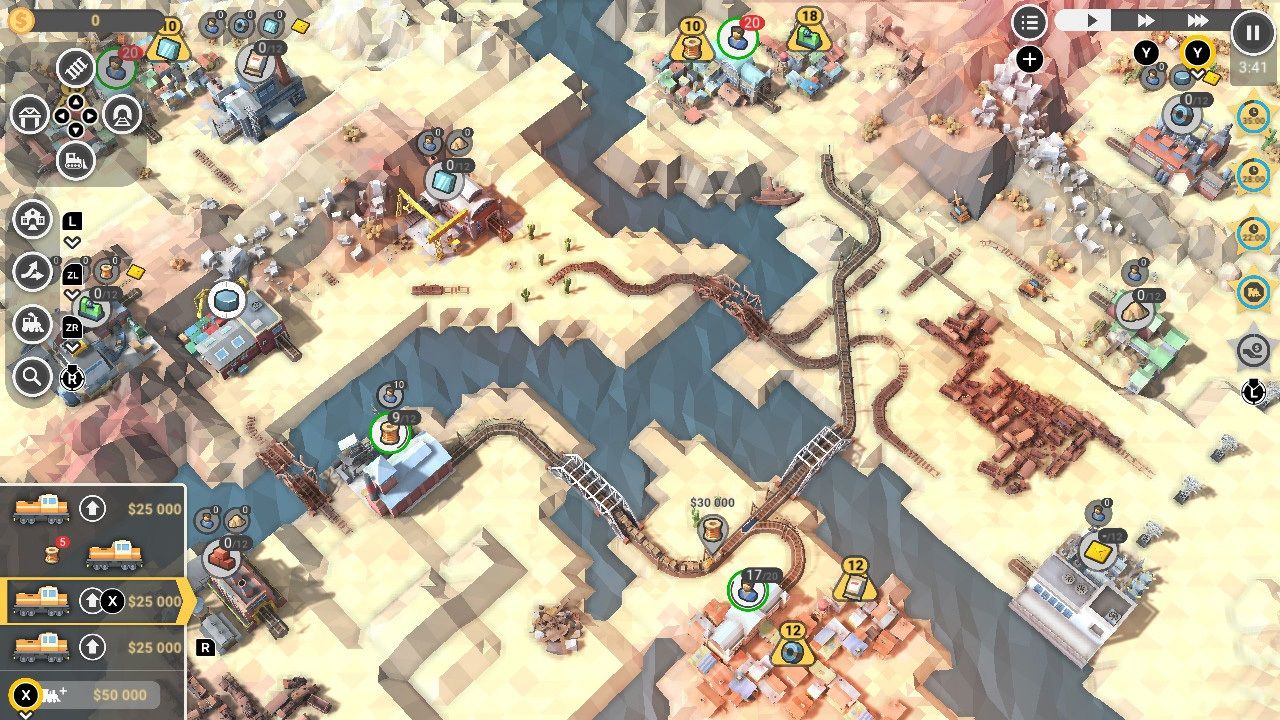Screen dimensions: 1280x720
Task: Enable double speed mode
Action: [x=1145, y=20]
